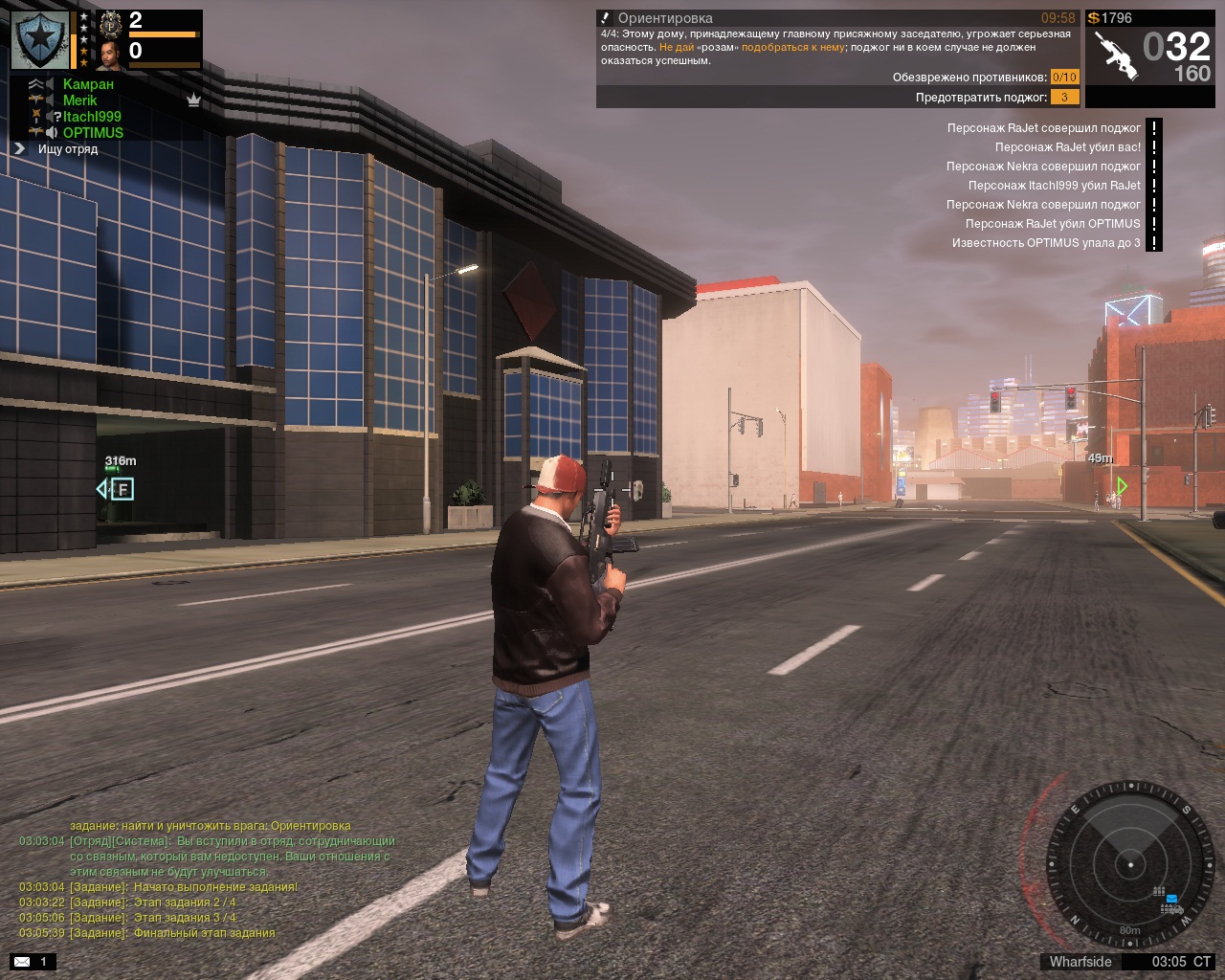
Task: Select group member Merik
Action: (x=80, y=100)
